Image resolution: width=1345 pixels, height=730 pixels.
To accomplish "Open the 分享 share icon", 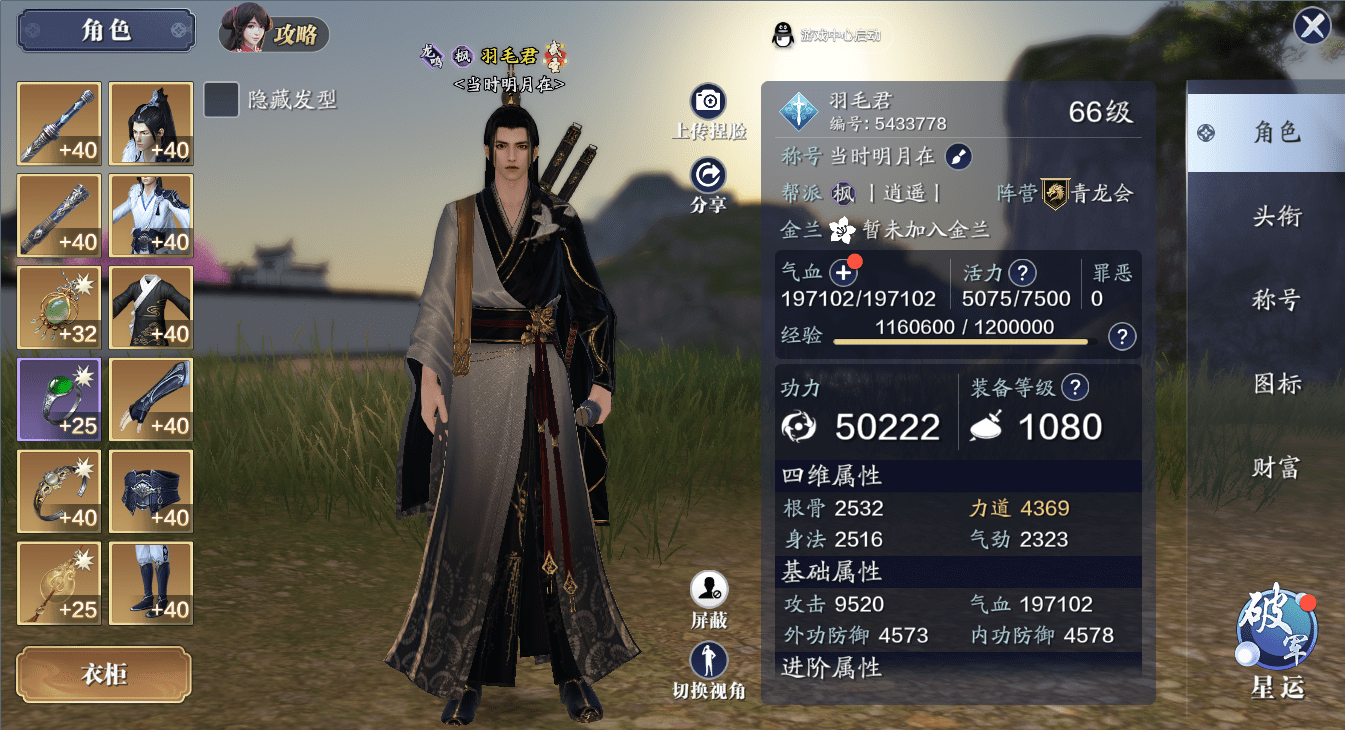I will (x=708, y=174).
